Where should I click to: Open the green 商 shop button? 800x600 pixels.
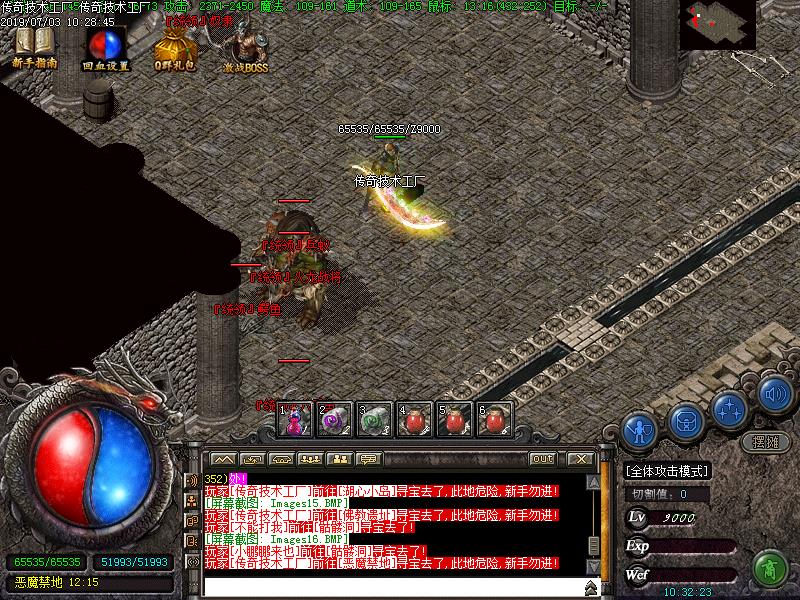[x=769, y=570]
